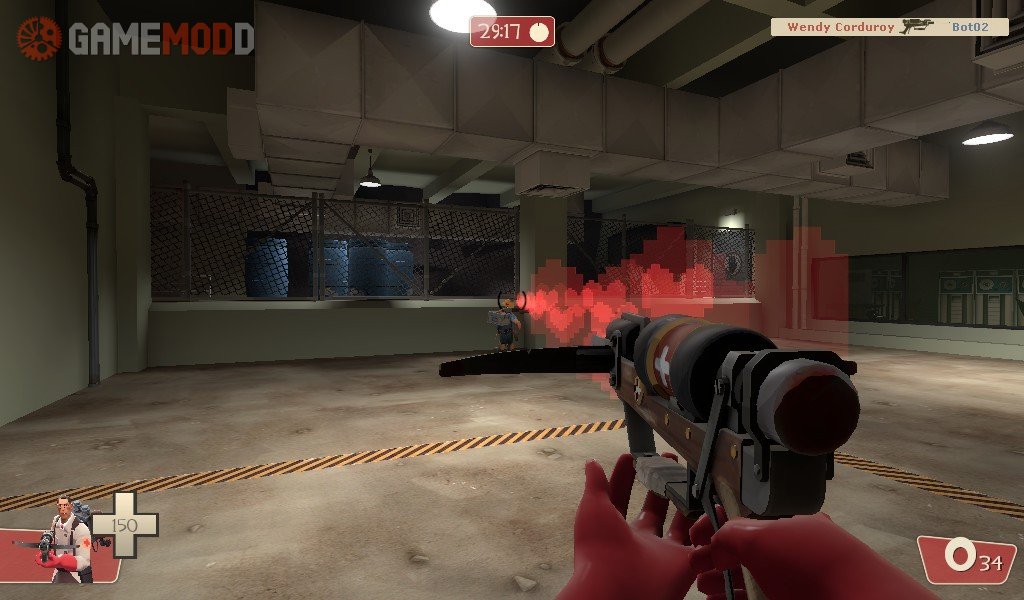Screen dimensions: 1024x600
Task: Click the Medic class portrait
Action: [x=64, y=541]
